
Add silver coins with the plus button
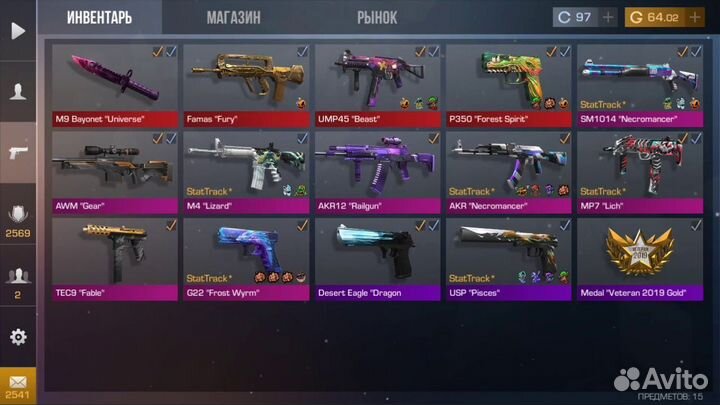608,18
